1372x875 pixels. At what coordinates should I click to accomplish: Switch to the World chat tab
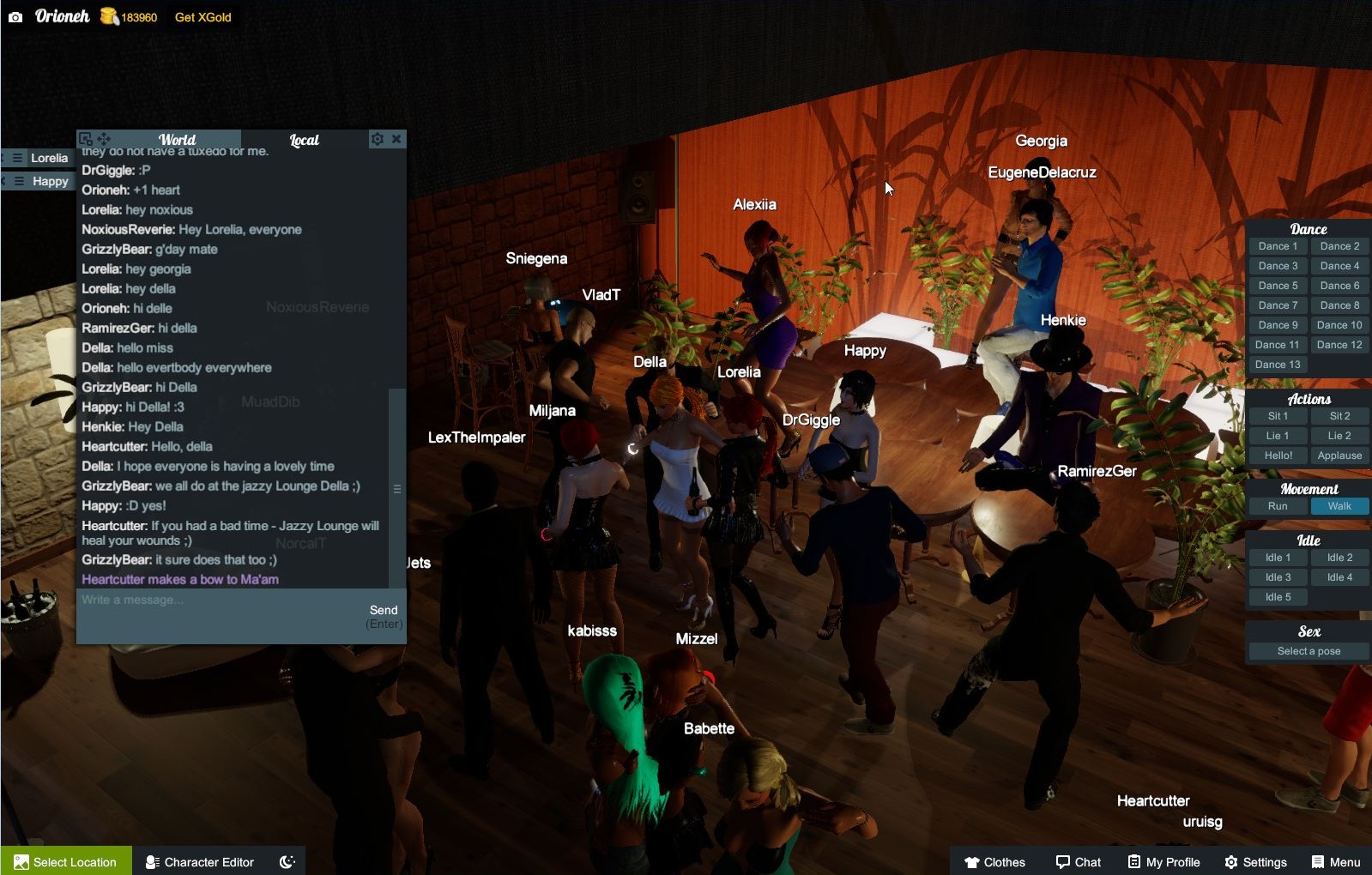coord(178,139)
